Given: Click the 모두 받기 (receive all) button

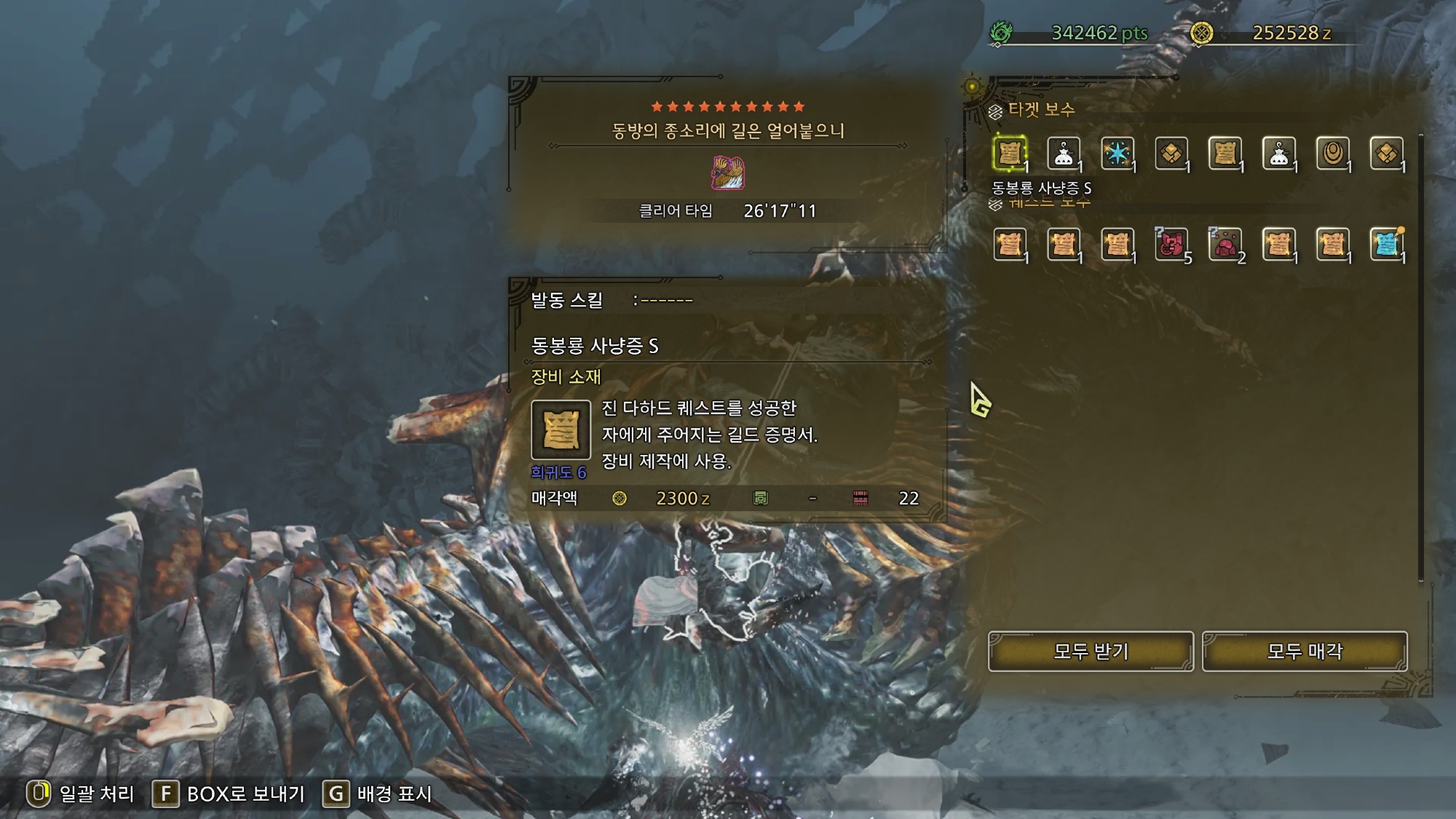Looking at the screenshot, I should click(x=1090, y=651).
